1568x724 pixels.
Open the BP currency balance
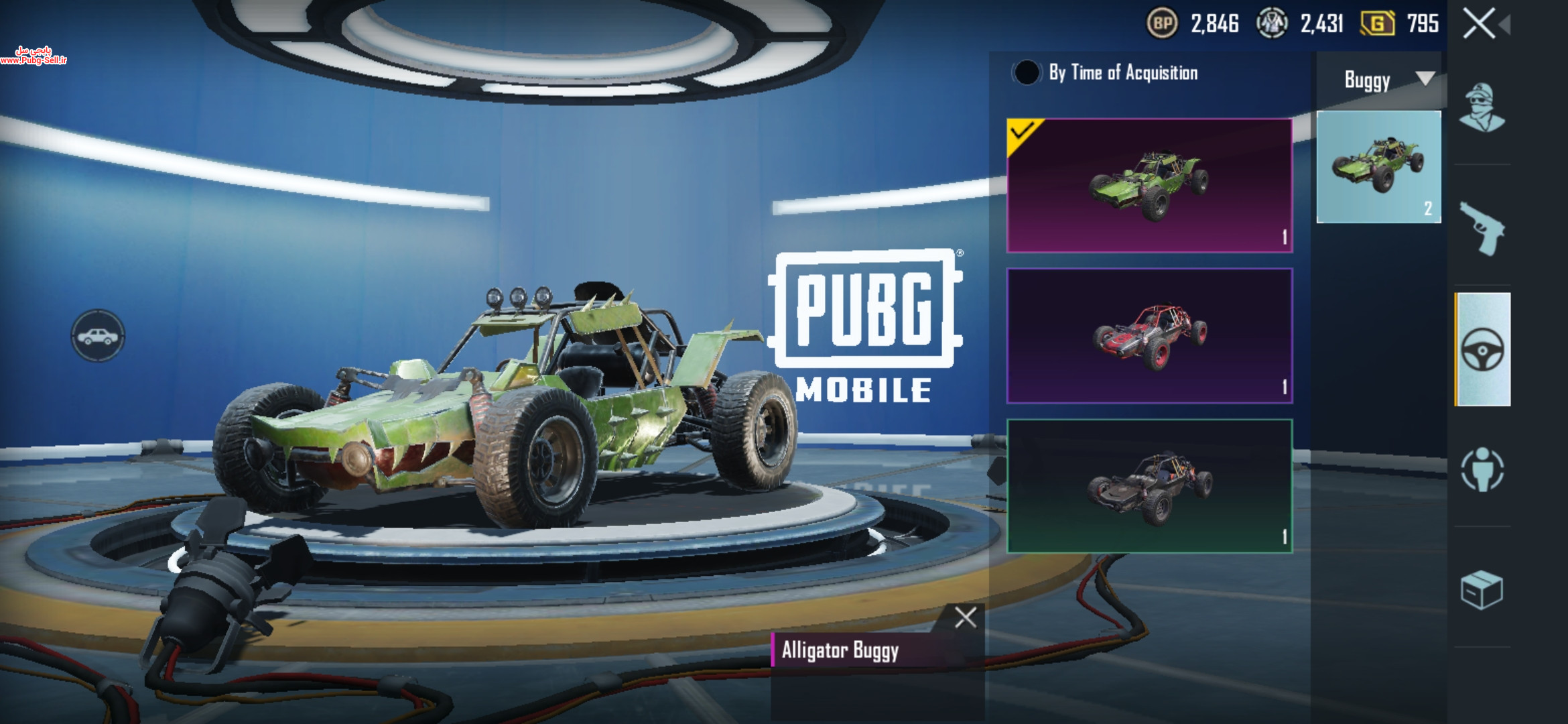point(1163,24)
